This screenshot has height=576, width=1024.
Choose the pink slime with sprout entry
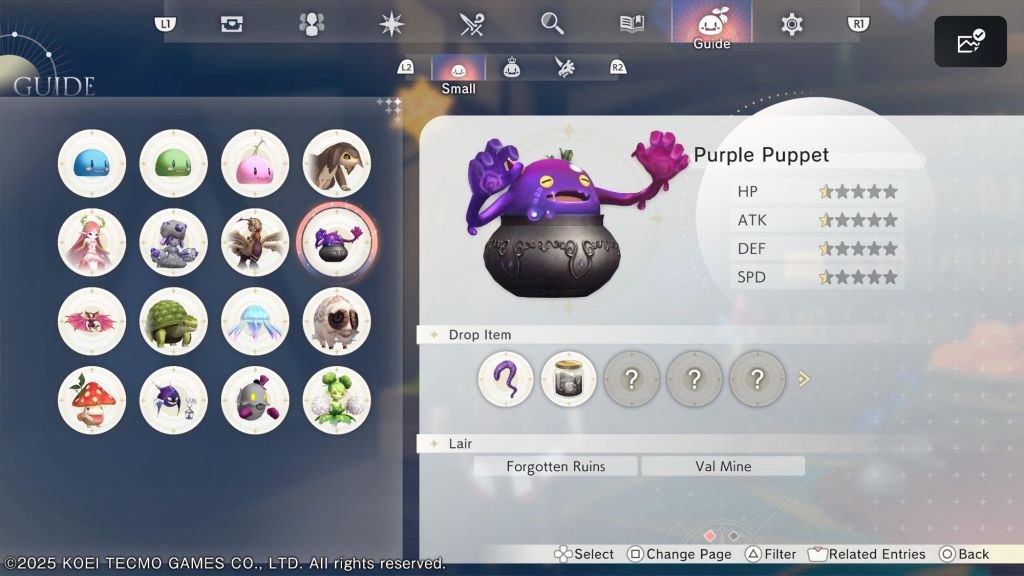coord(255,163)
